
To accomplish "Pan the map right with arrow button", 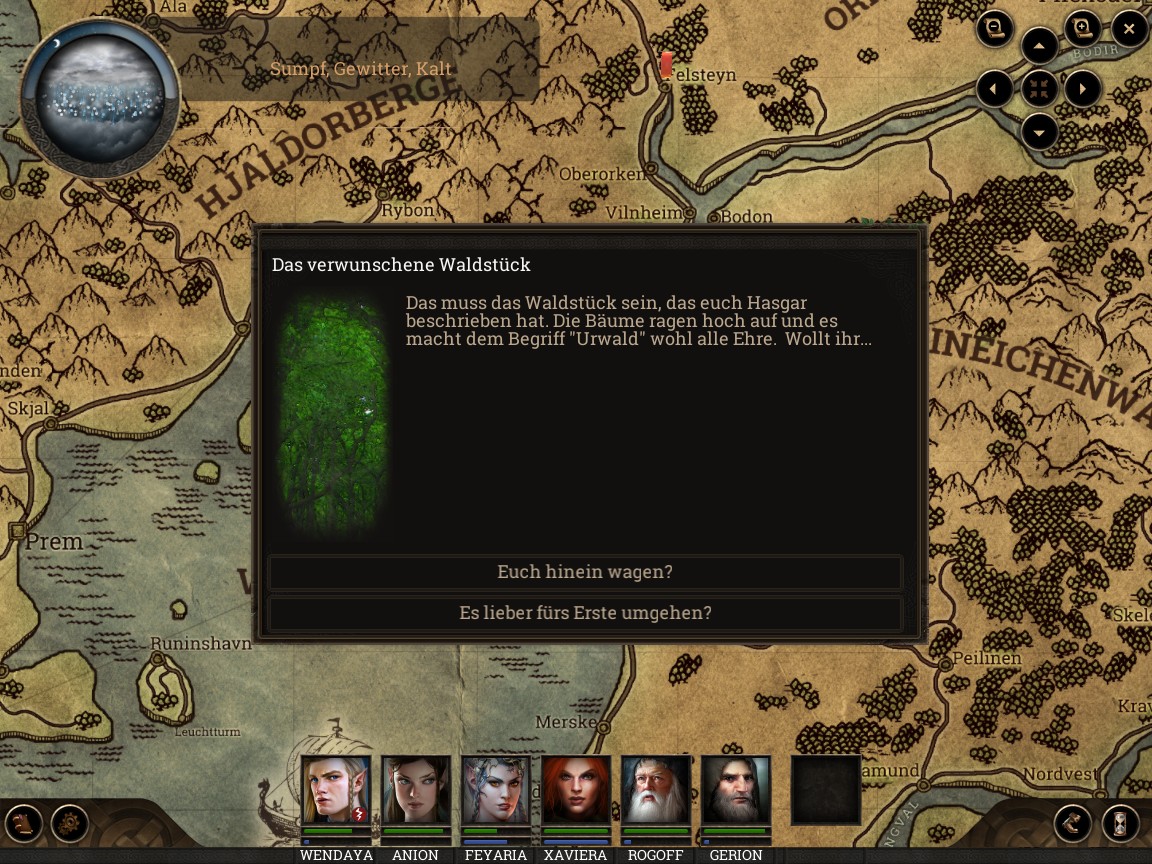I will click(x=1083, y=89).
